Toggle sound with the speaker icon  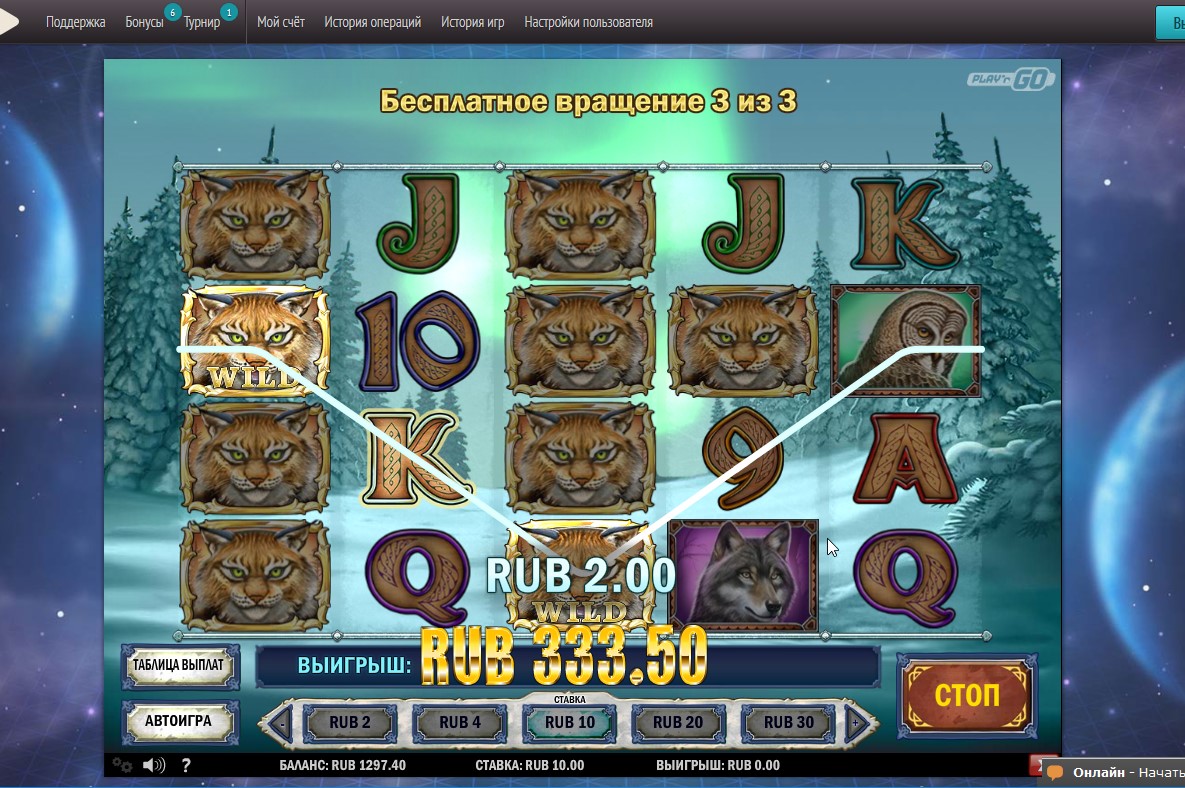(154, 766)
